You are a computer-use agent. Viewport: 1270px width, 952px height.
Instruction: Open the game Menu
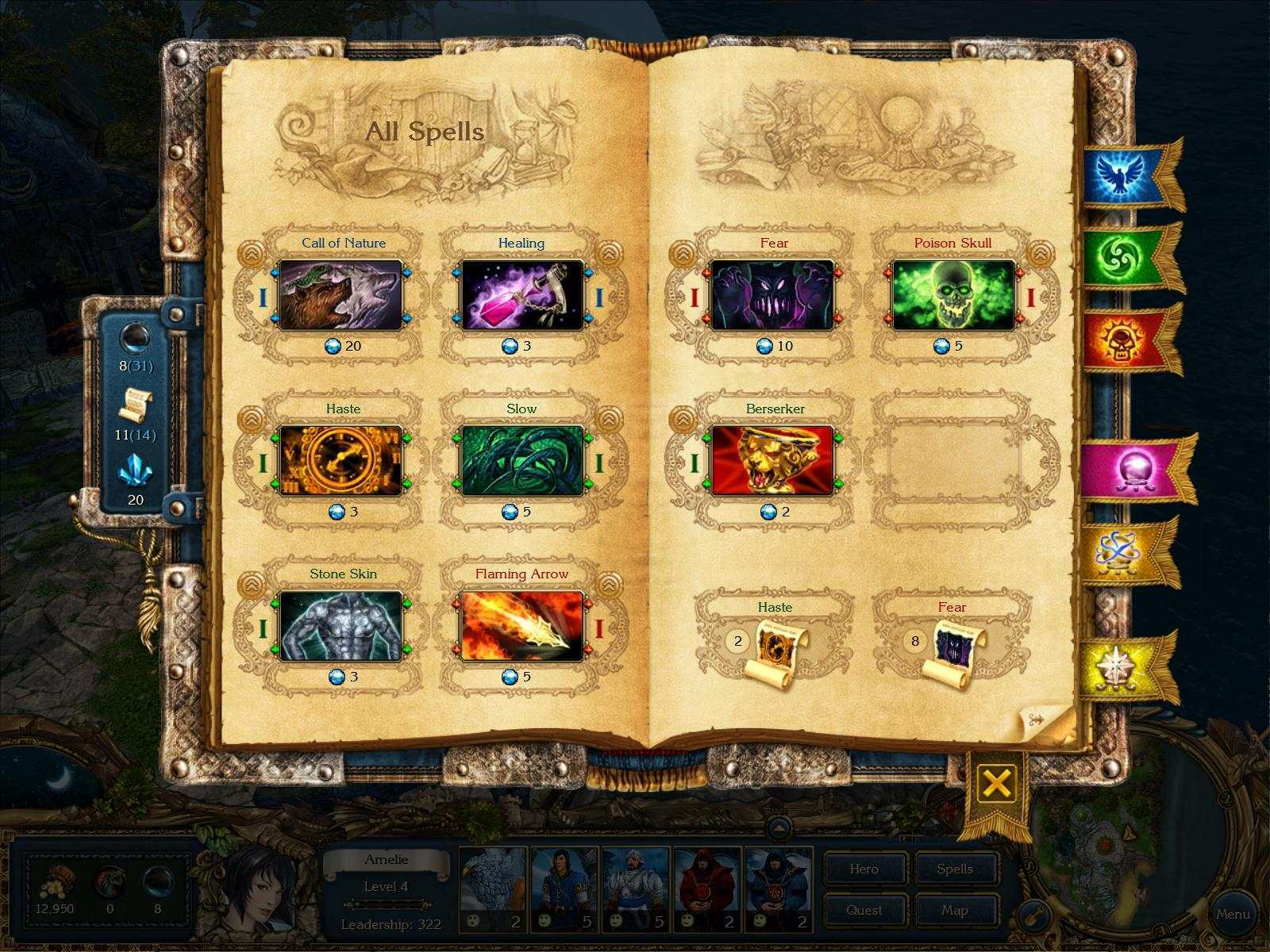pyautogui.click(x=1233, y=914)
